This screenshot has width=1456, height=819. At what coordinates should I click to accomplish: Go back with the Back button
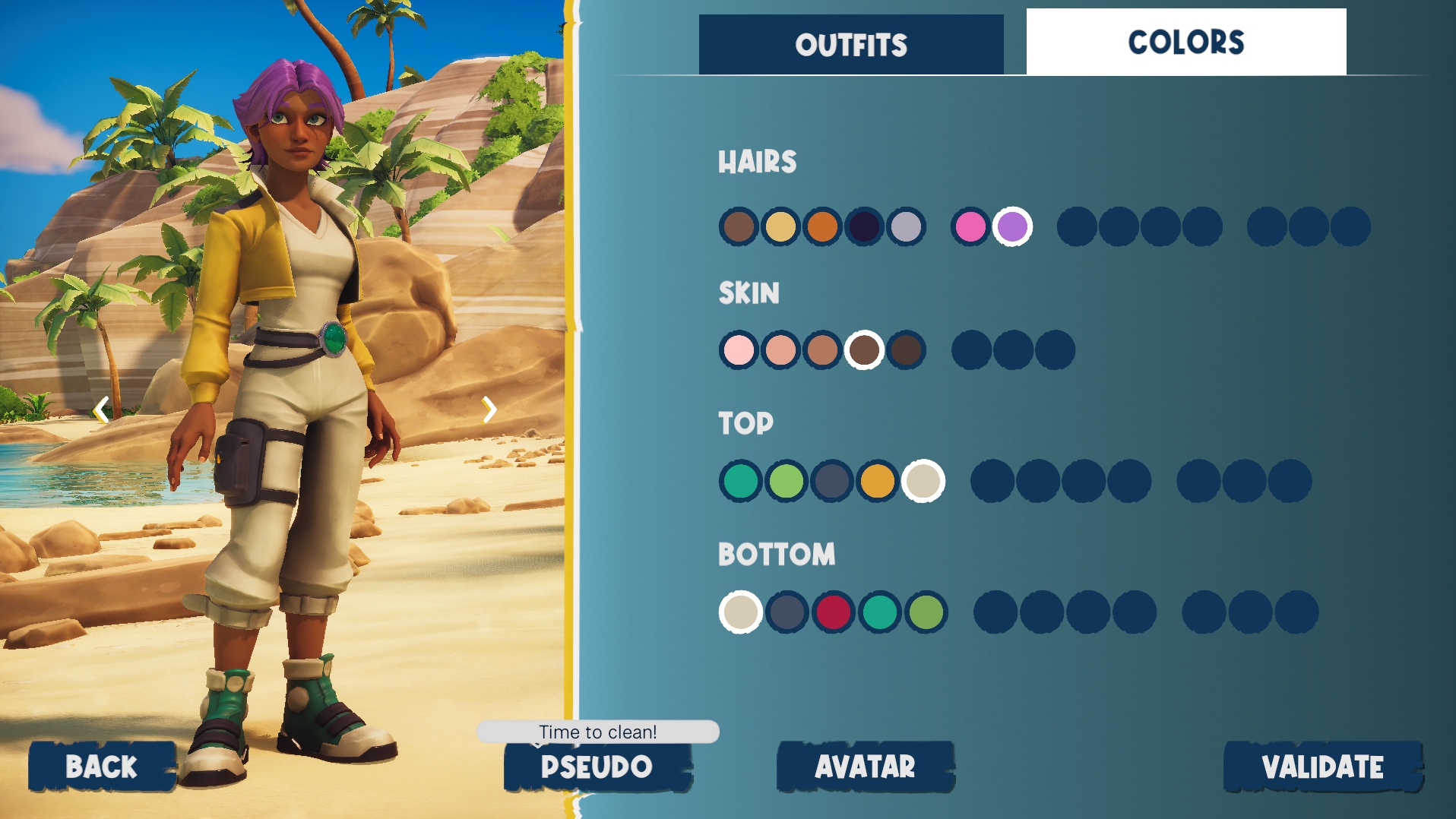click(102, 767)
